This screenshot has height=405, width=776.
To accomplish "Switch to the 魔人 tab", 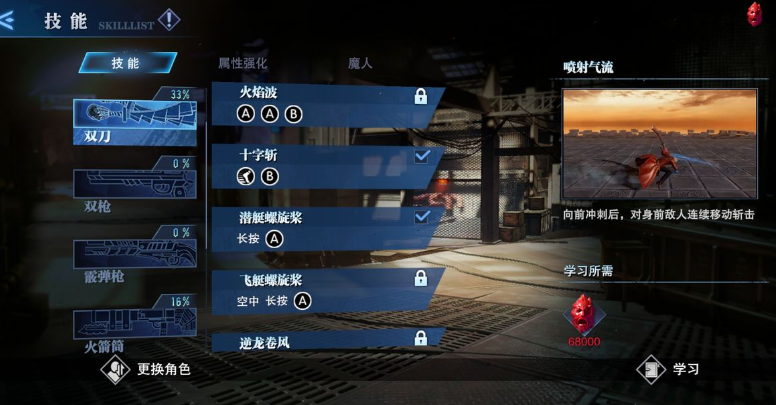I will (x=359, y=63).
